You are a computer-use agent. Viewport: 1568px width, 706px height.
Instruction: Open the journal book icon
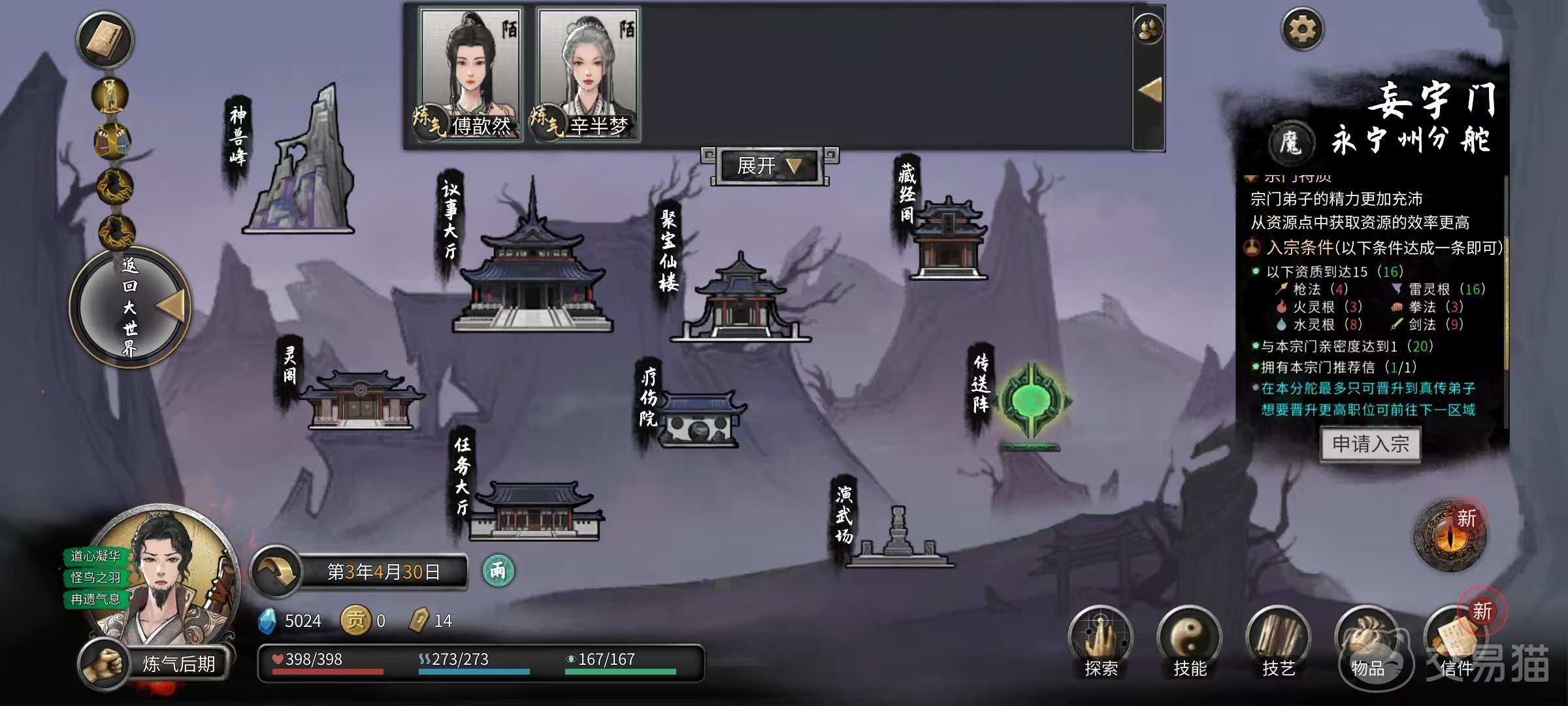tap(105, 39)
